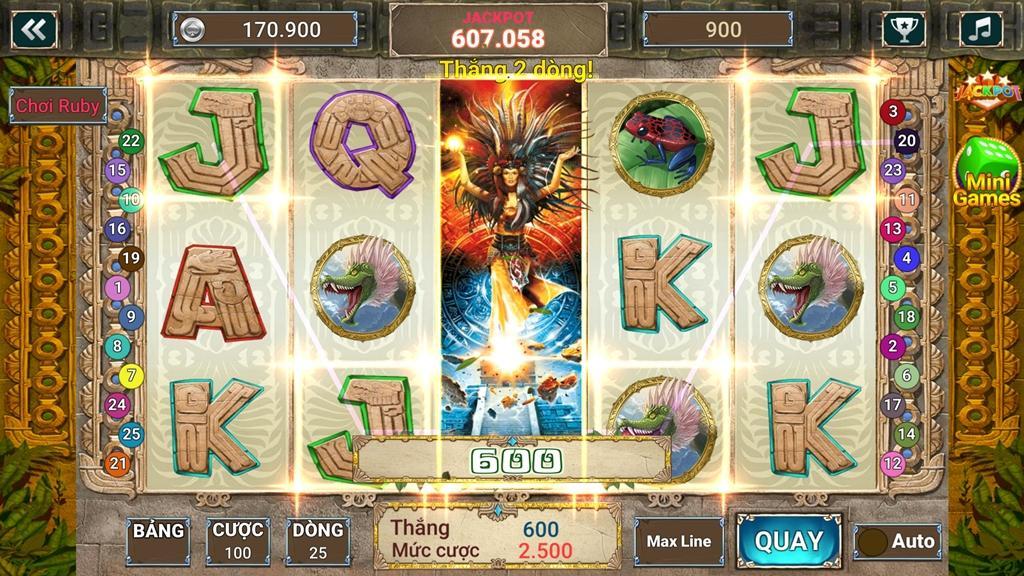Viewport: 1024px width, 576px height.
Task: Toggle the music note sound button
Action: point(980,29)
